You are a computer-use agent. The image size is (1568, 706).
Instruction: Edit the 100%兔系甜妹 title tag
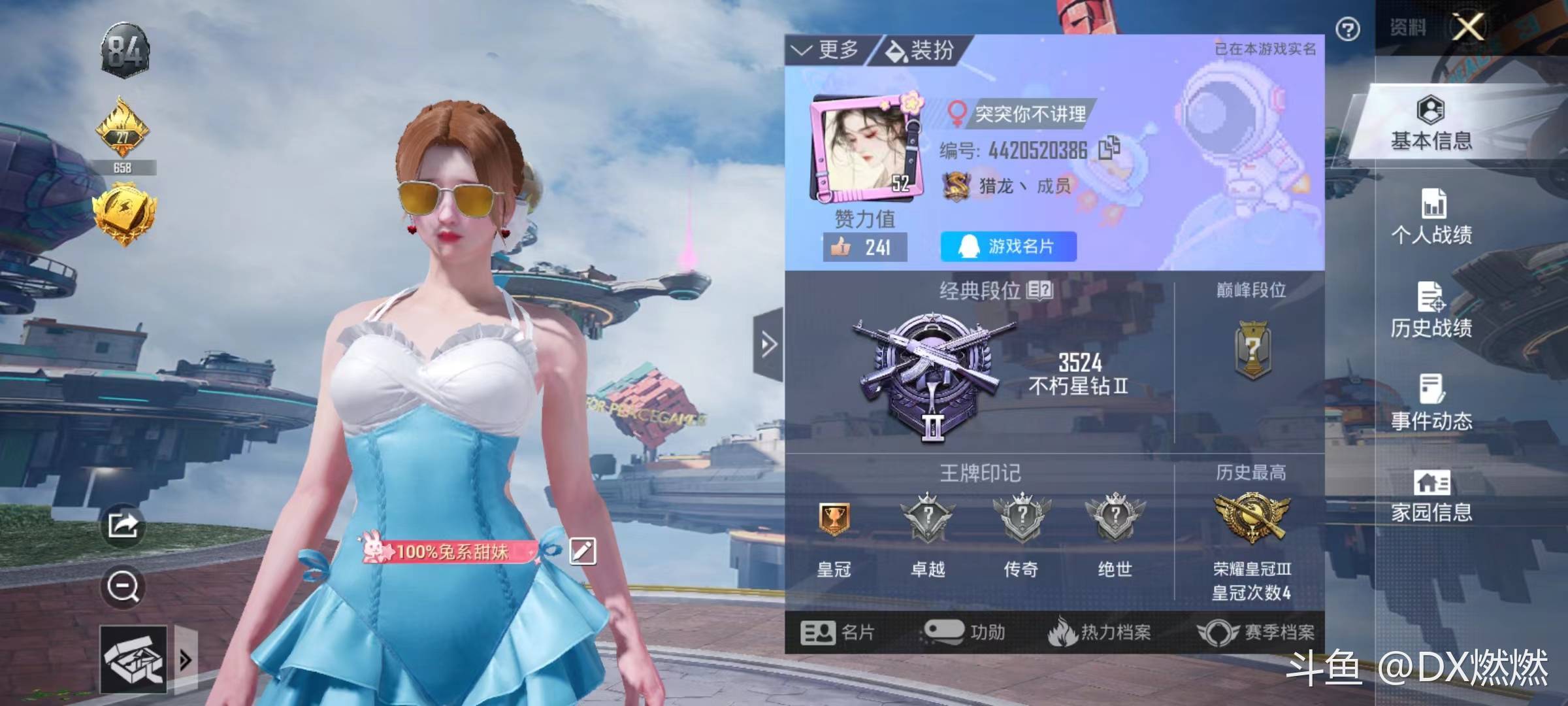coord(582,551)
